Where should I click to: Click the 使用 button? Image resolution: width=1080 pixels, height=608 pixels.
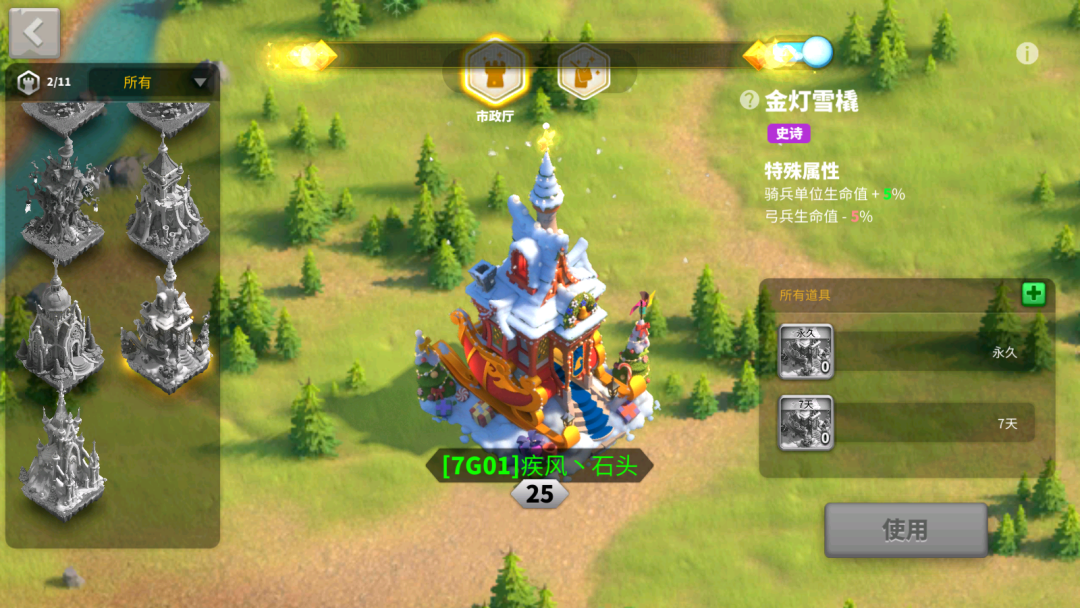tap(905, 530)
